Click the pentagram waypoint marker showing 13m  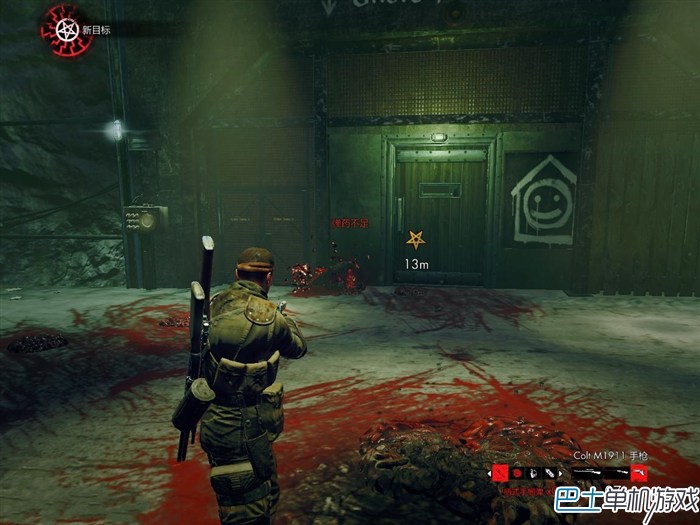[x=415, y=239]
